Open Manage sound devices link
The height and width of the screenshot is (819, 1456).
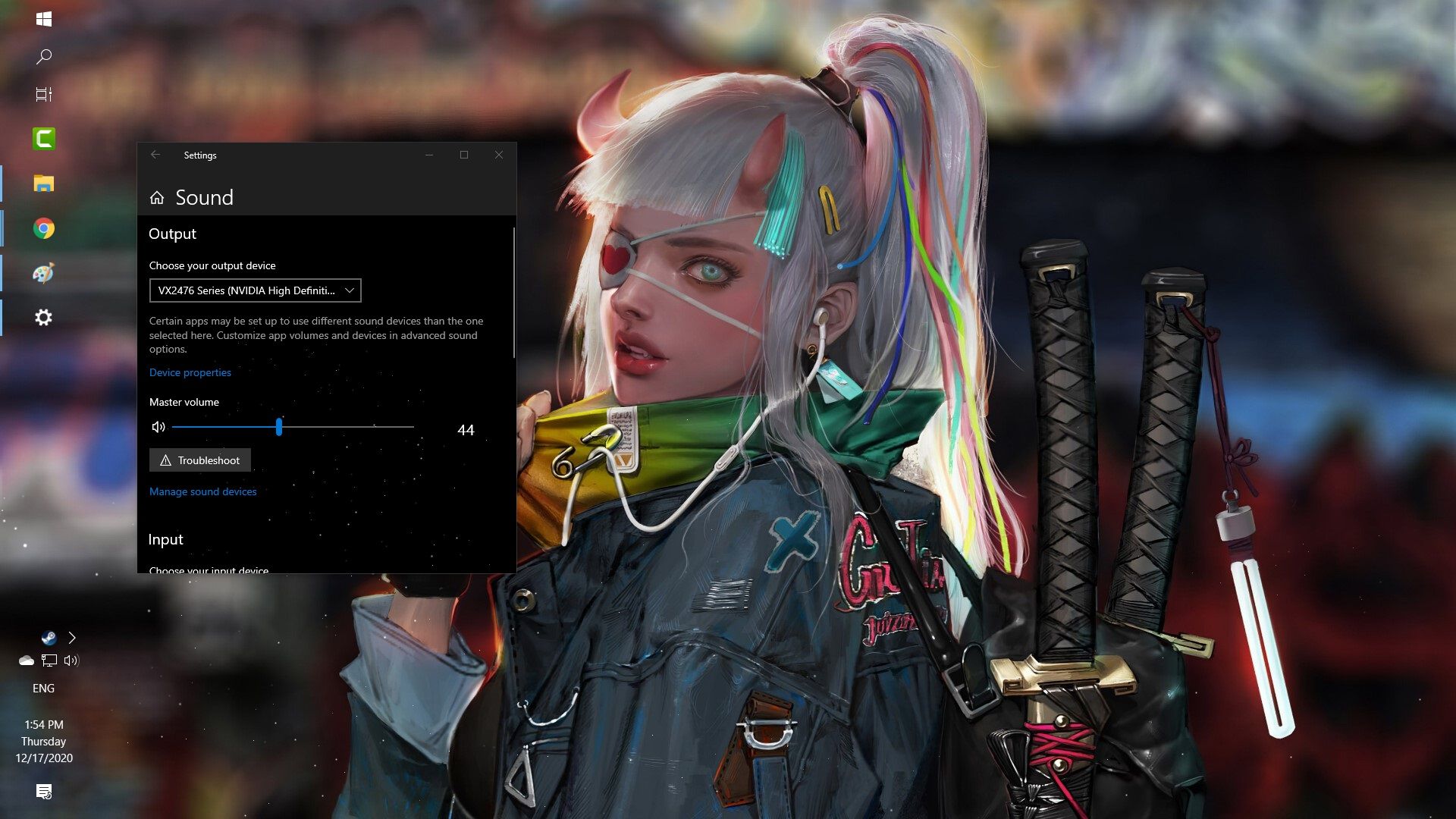click(202, 491)
